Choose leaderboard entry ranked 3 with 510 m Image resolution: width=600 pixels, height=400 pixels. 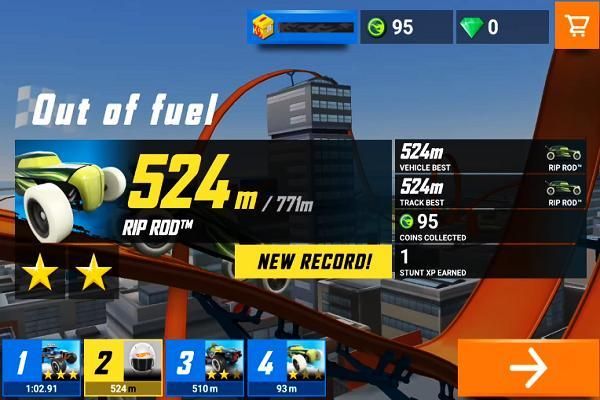coord(204,368)
